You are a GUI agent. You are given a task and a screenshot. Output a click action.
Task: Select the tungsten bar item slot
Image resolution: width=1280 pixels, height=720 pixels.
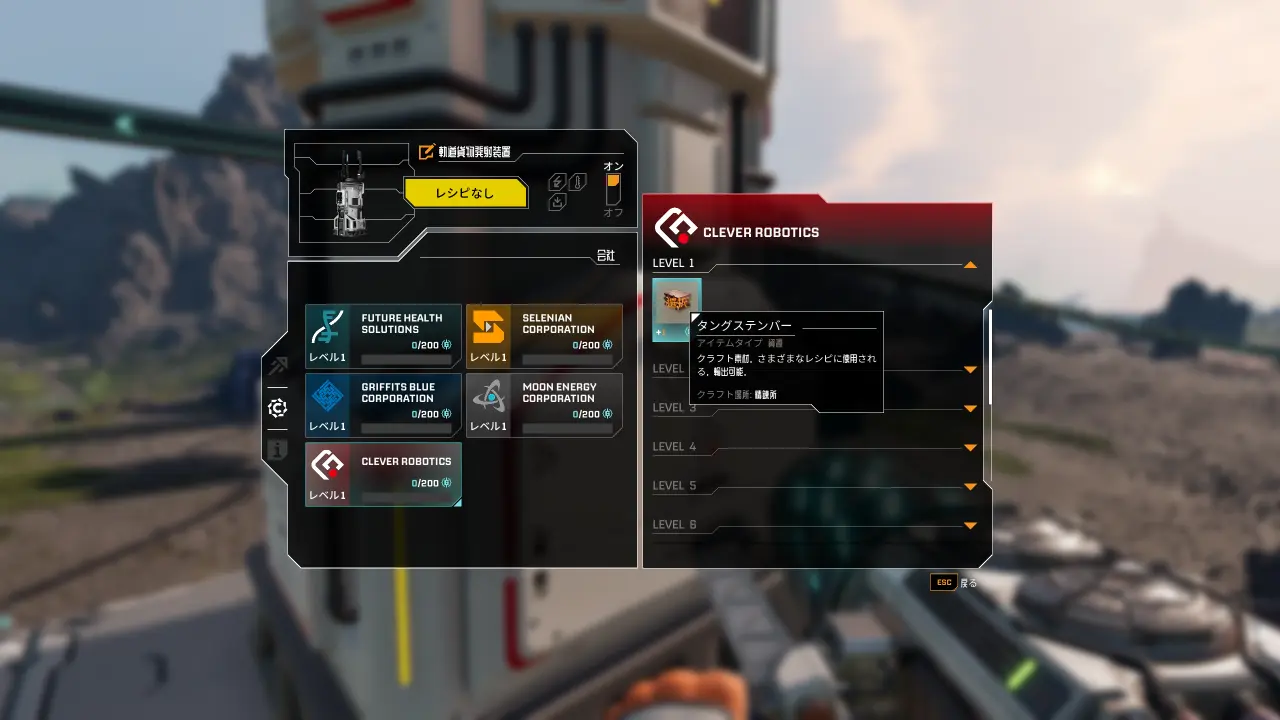click(x=676, y=310)
